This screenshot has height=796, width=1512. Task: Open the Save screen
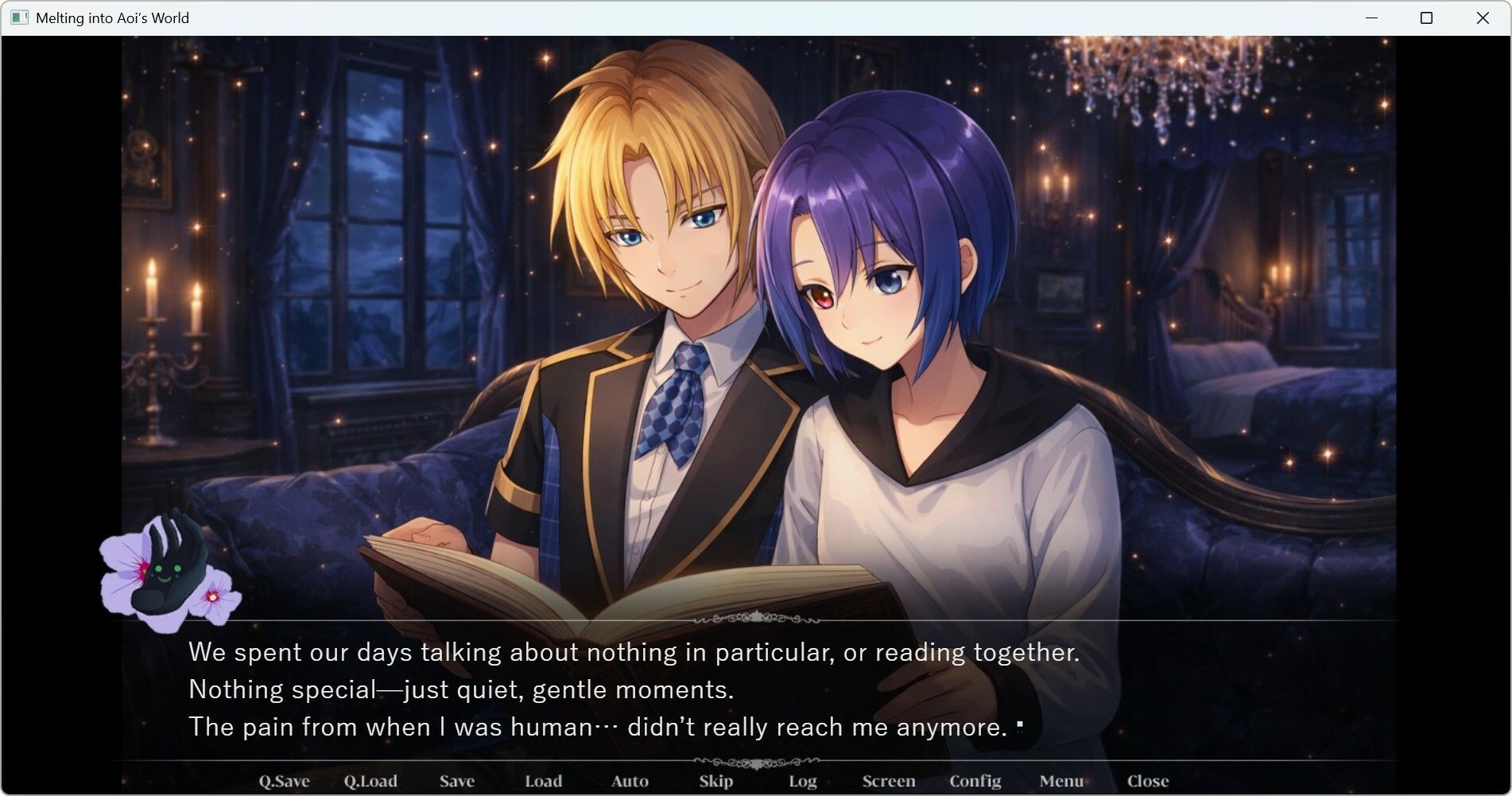tap(457, 781)
